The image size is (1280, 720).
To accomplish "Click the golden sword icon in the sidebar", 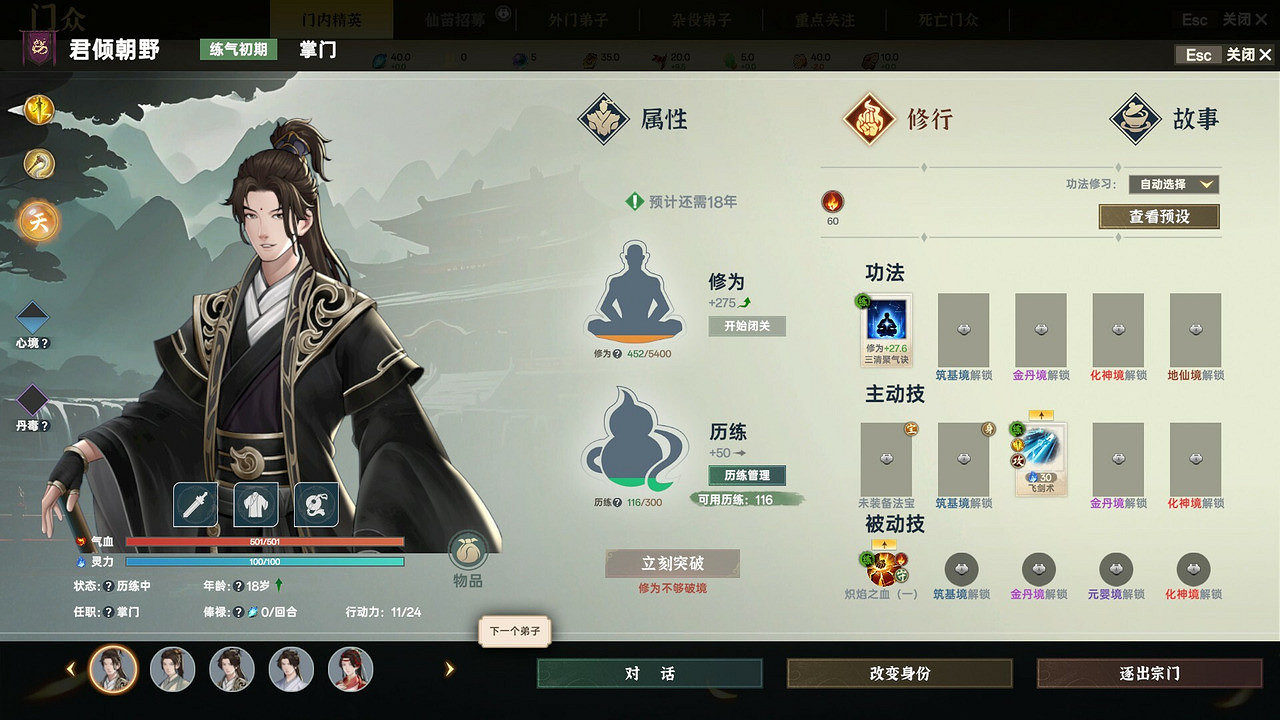I will [37, 110].
